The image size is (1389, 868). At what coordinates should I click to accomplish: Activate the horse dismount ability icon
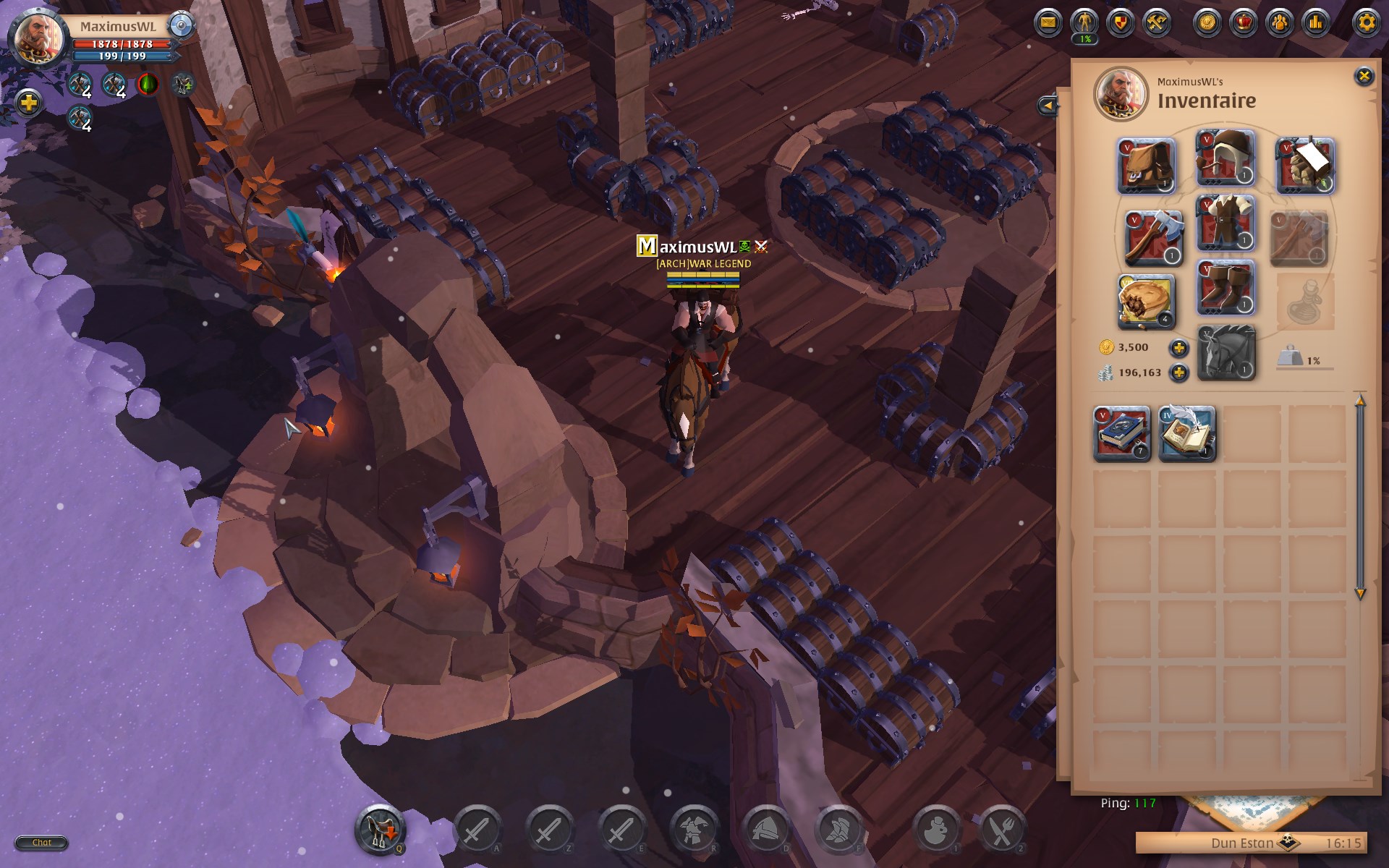point(379,829)
